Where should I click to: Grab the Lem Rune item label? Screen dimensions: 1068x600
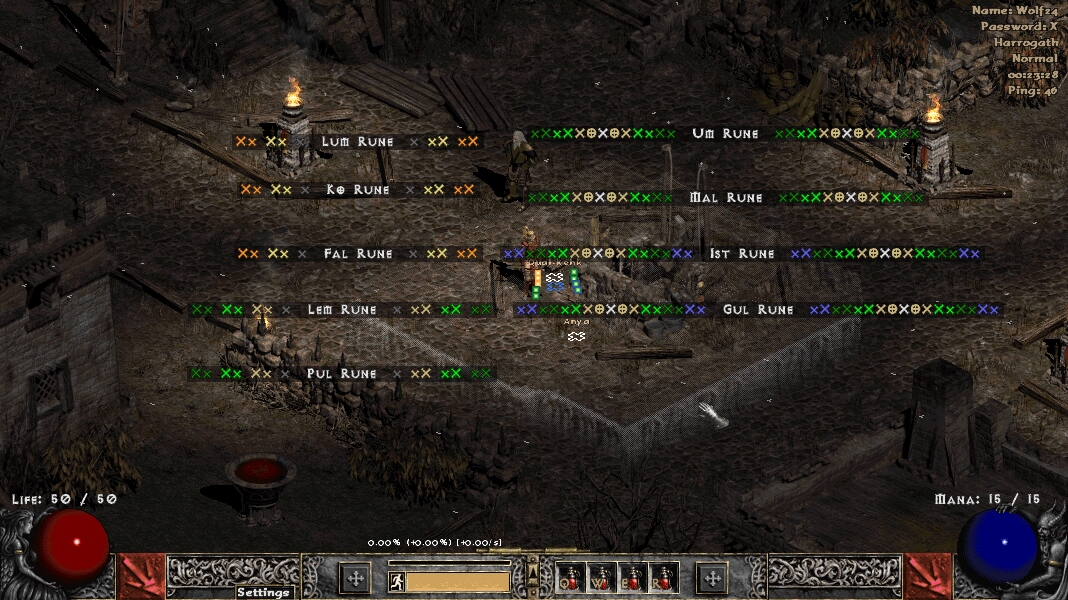click(342, 310)
